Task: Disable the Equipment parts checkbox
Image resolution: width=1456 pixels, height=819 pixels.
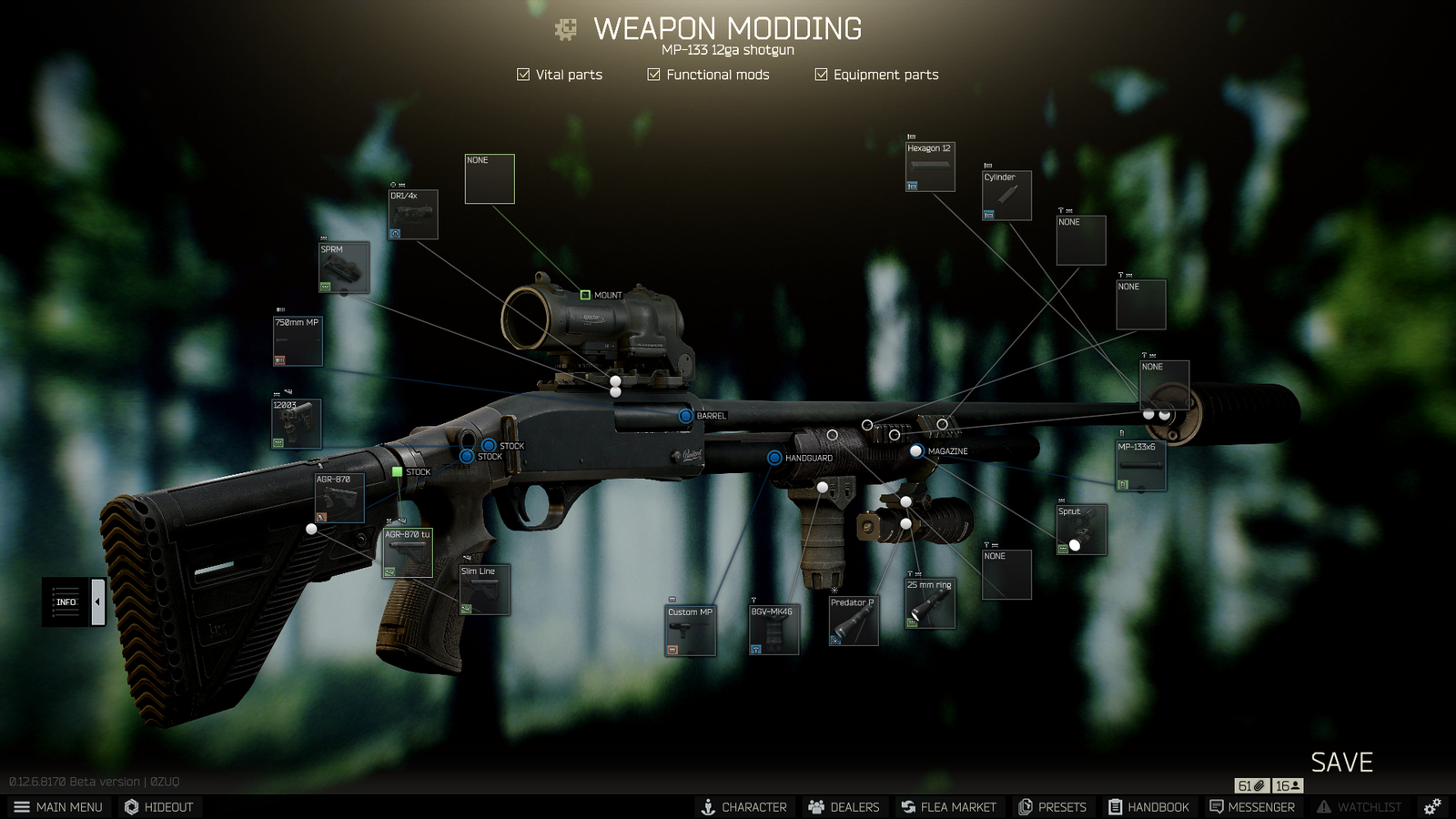Action: pos(820,75)
